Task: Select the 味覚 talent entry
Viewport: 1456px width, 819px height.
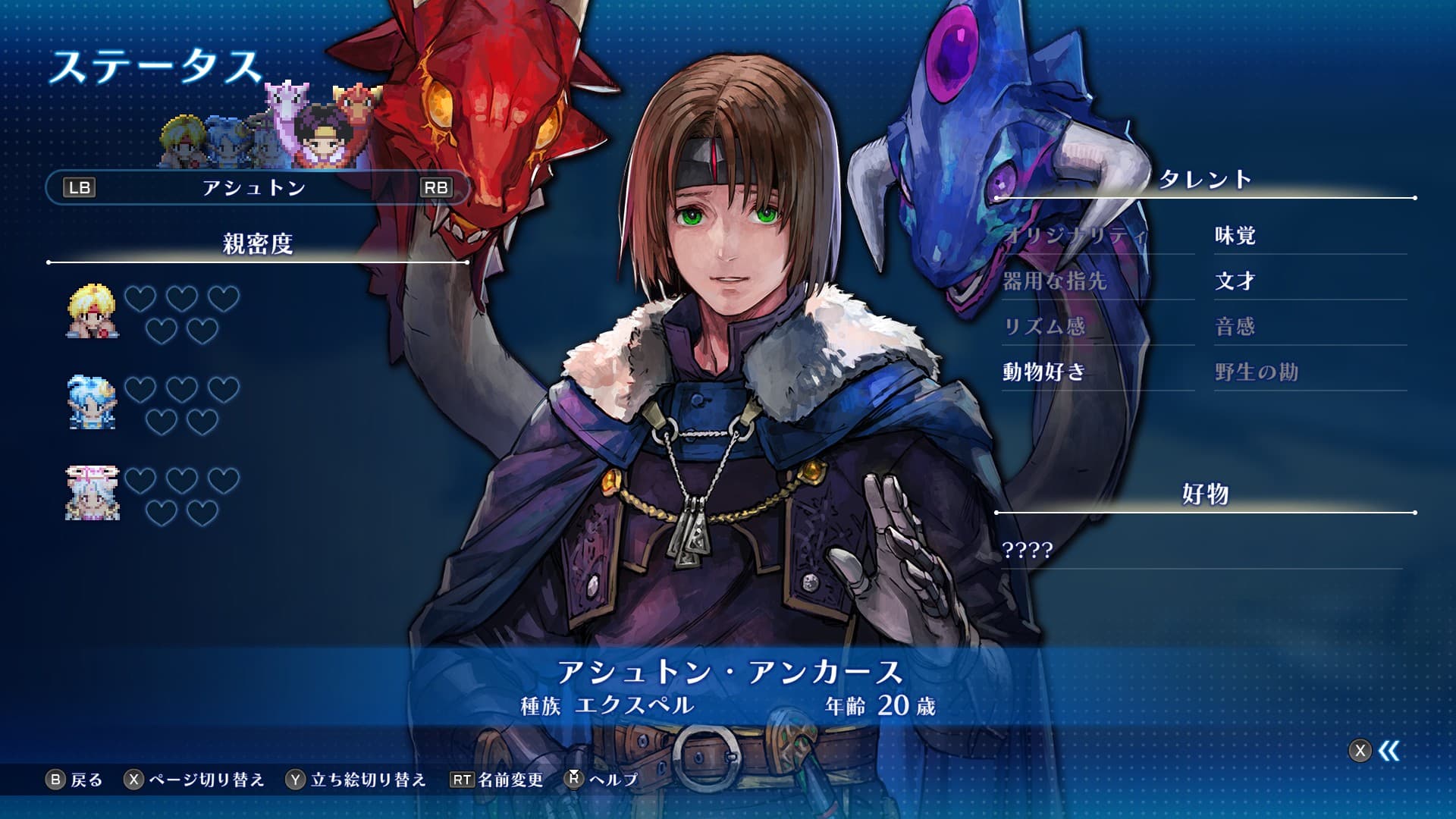Action: point(1235,236)
